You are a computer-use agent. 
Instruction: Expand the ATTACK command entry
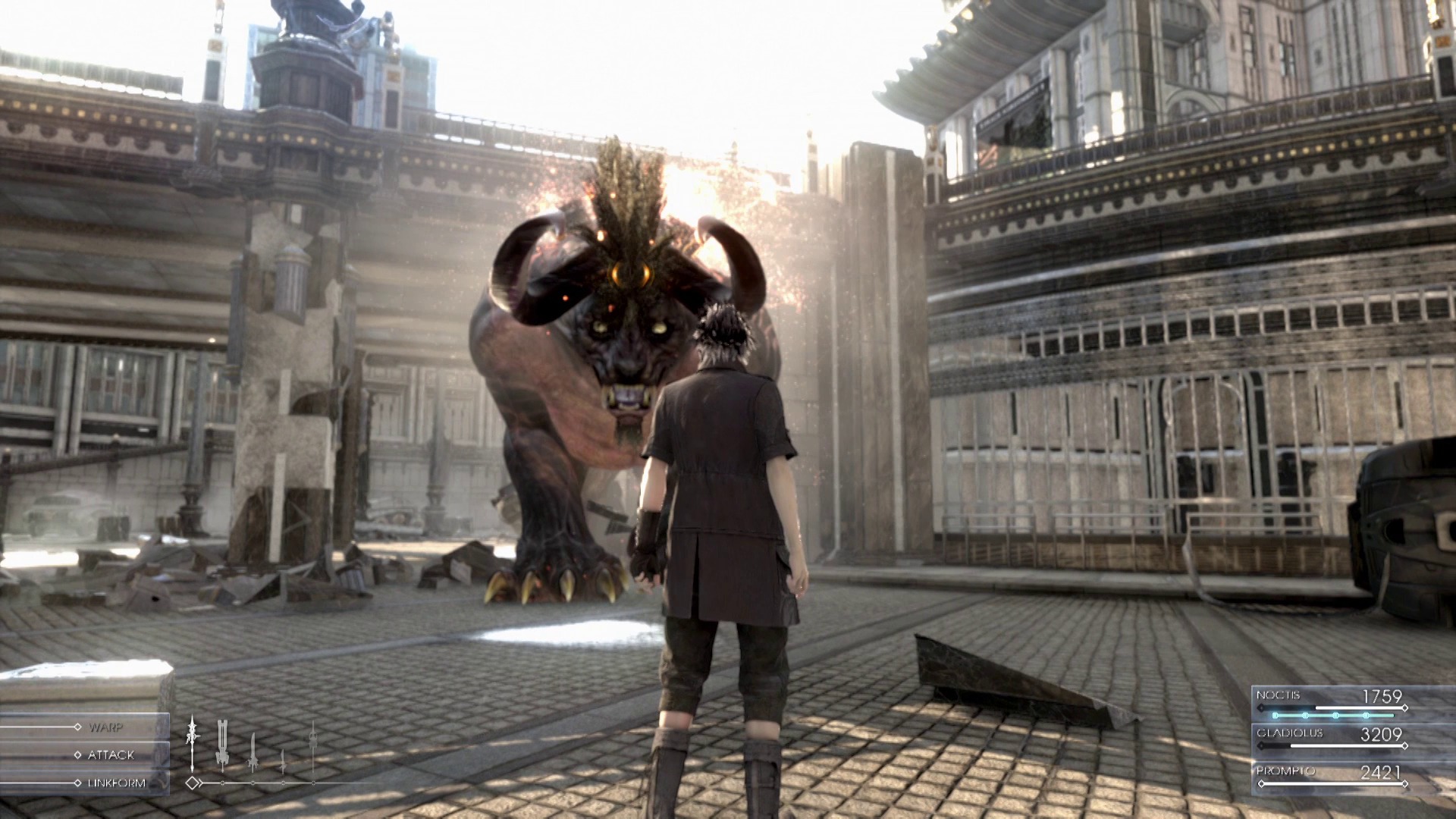(112, 755)
